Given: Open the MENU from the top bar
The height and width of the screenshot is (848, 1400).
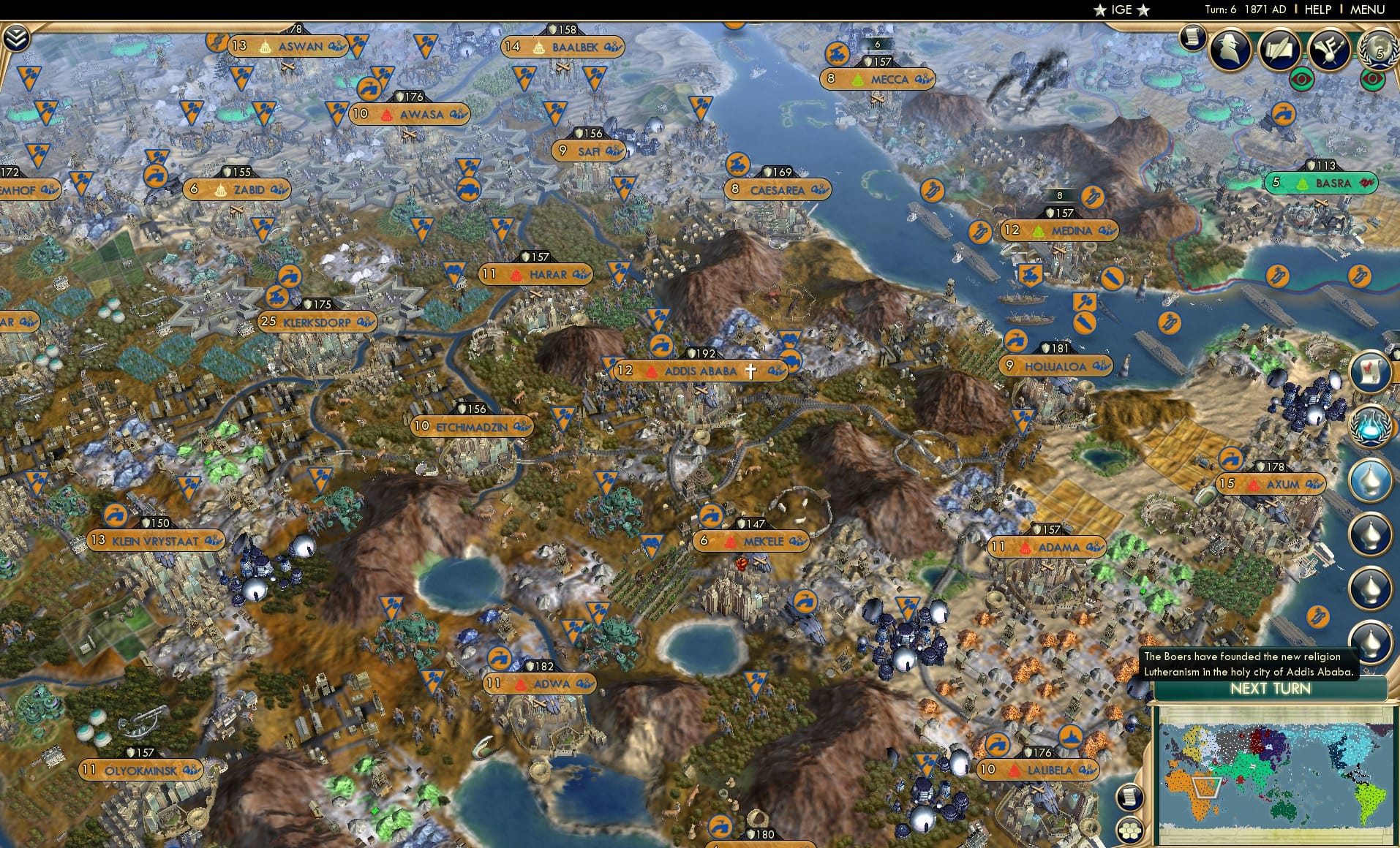Looking at the screenshot, I should [x=1366, y=10].
